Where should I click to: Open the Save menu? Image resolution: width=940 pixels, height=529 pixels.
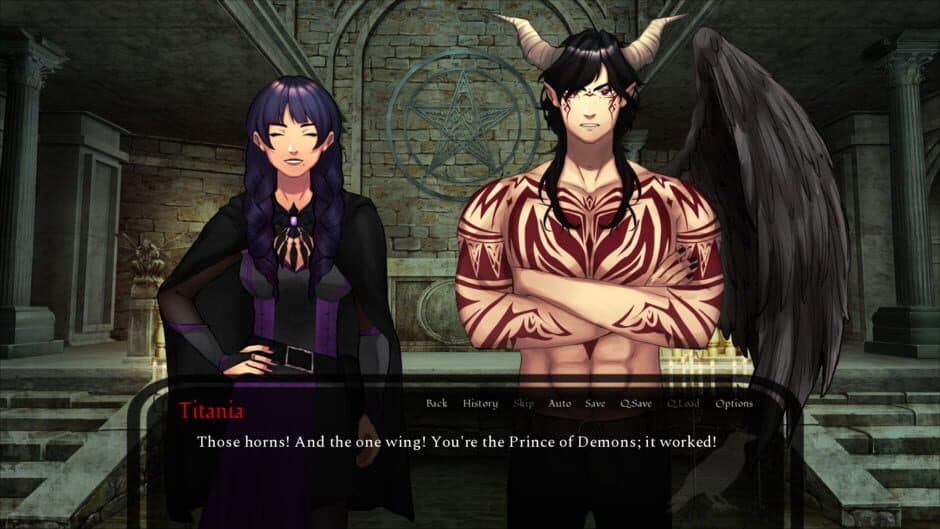[595, 404]
